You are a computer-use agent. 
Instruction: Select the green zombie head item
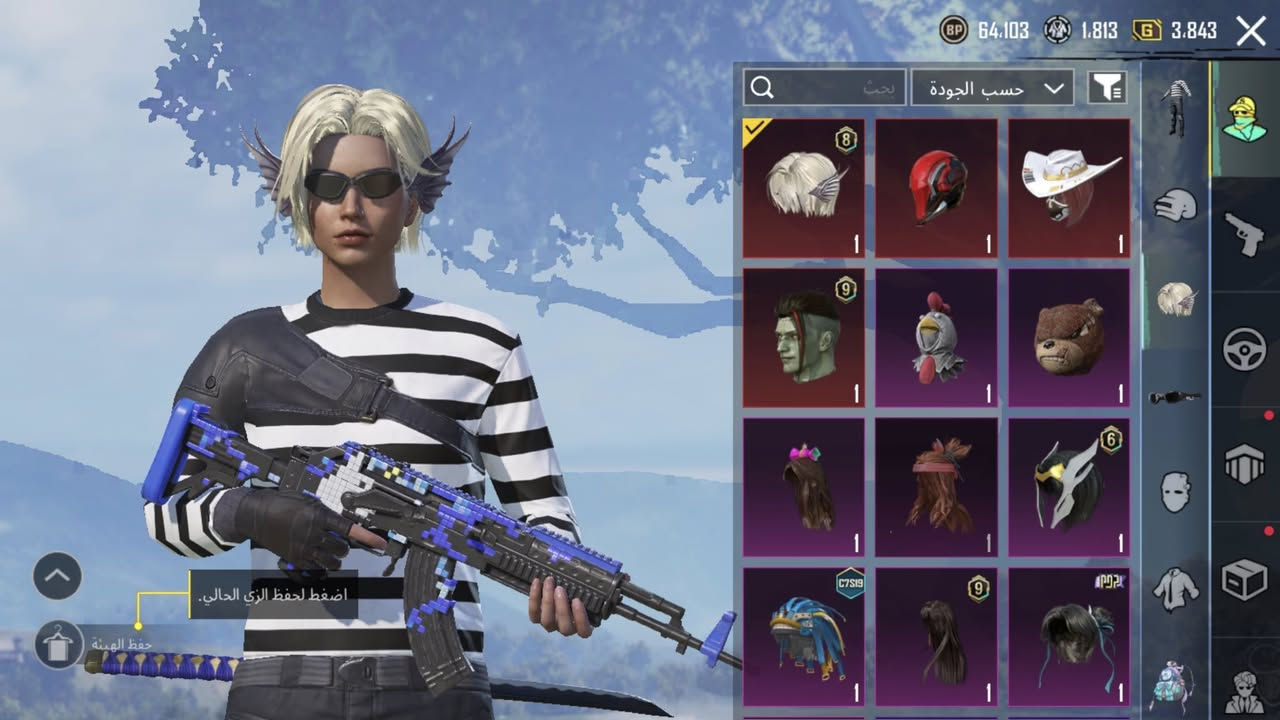point(804,338)
